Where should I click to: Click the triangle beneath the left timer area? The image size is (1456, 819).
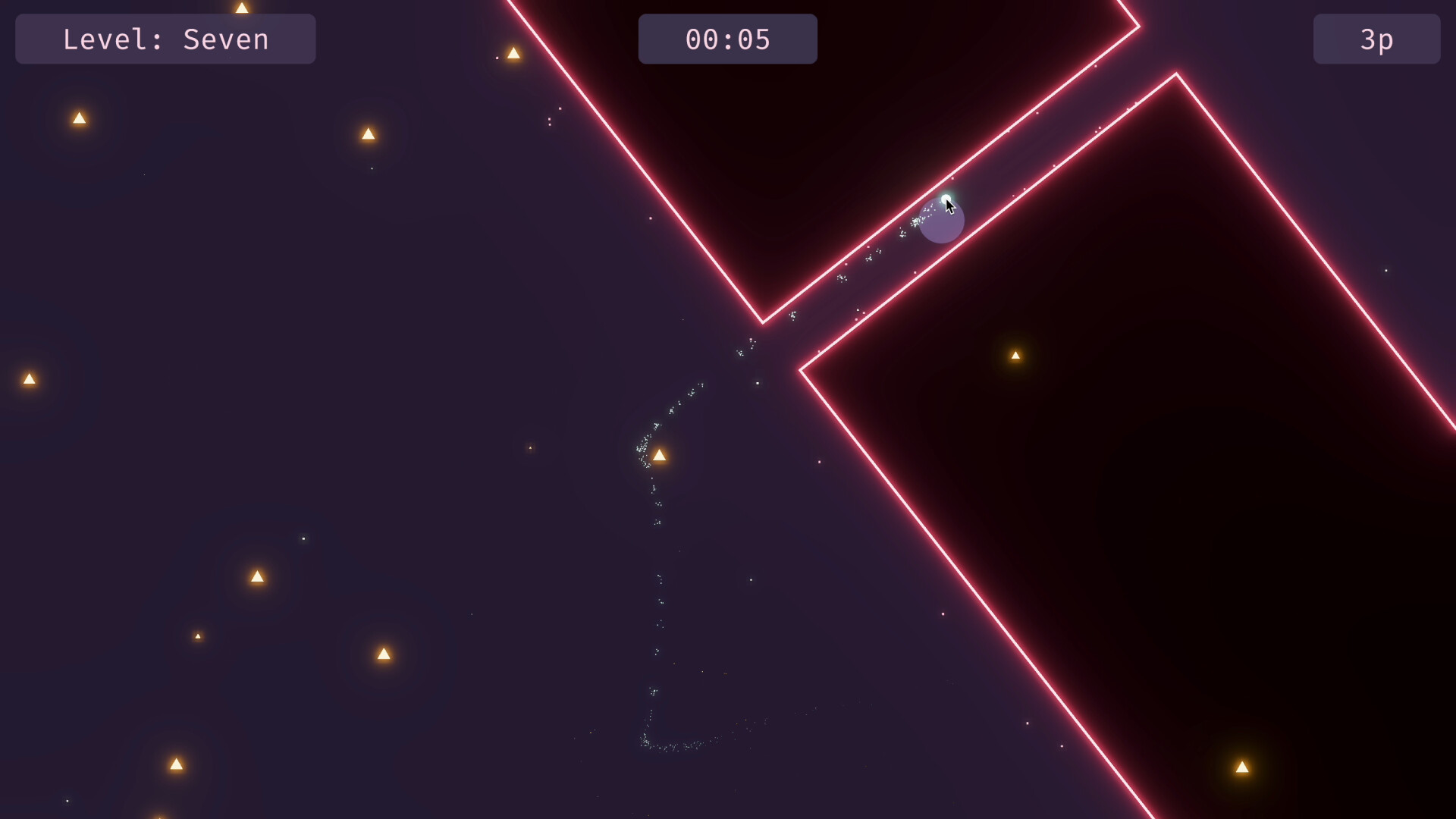(x=369, y=134)
